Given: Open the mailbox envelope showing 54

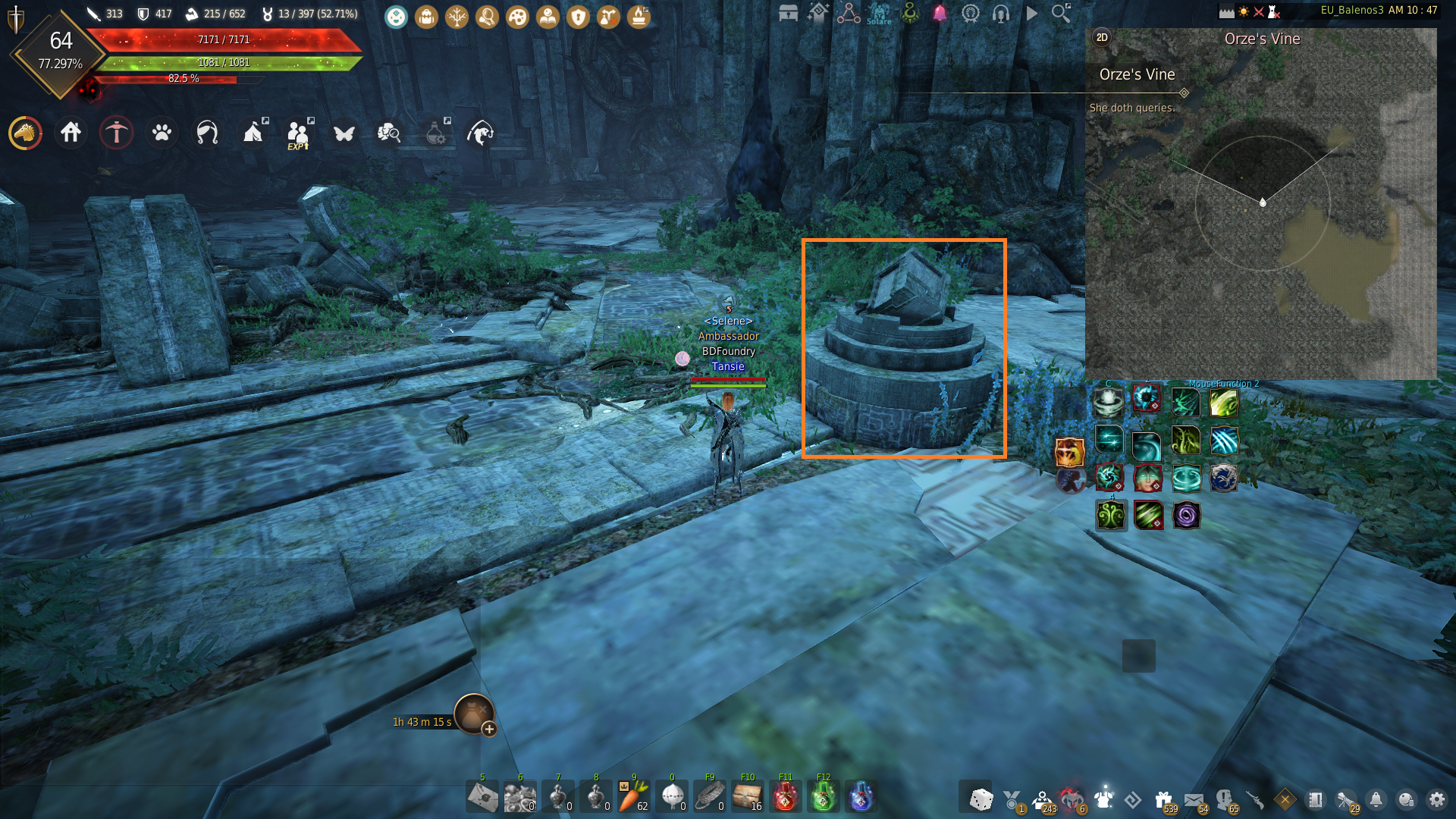Looking at the screenshot, I should point(1195,800).
